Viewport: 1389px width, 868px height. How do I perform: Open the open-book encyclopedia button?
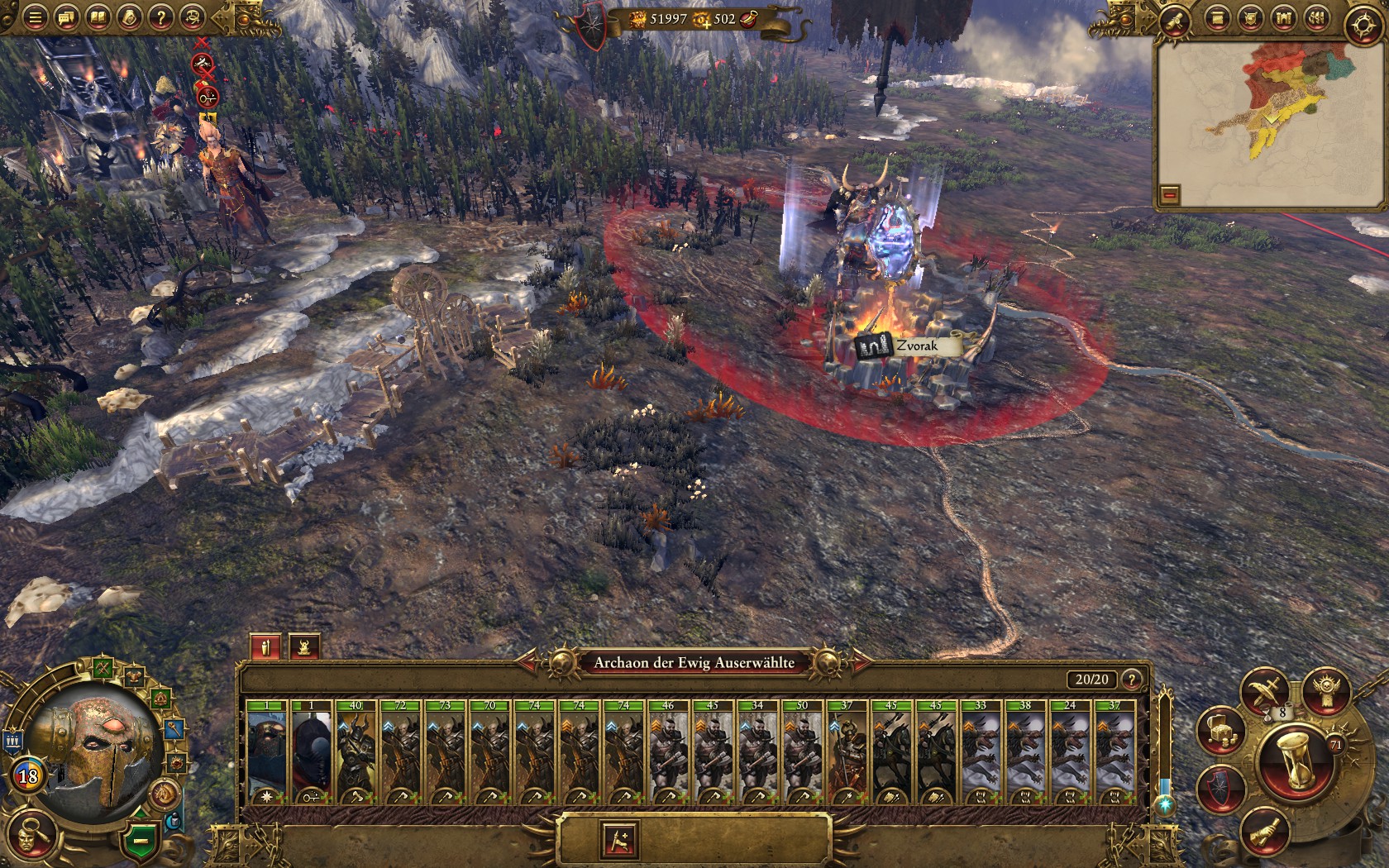coord(98,17)
